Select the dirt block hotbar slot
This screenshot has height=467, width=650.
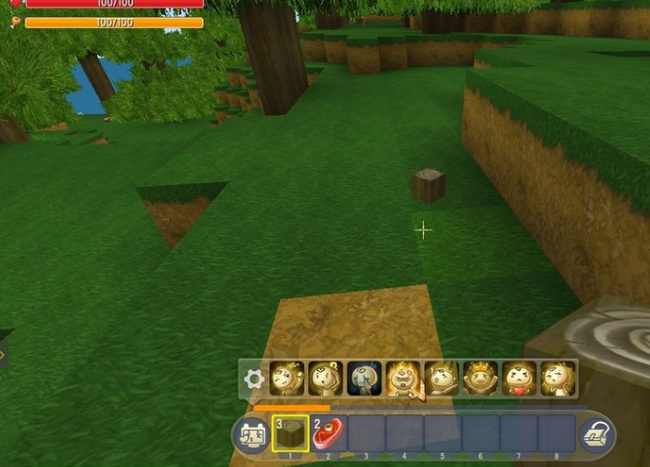tap(289, 434)
